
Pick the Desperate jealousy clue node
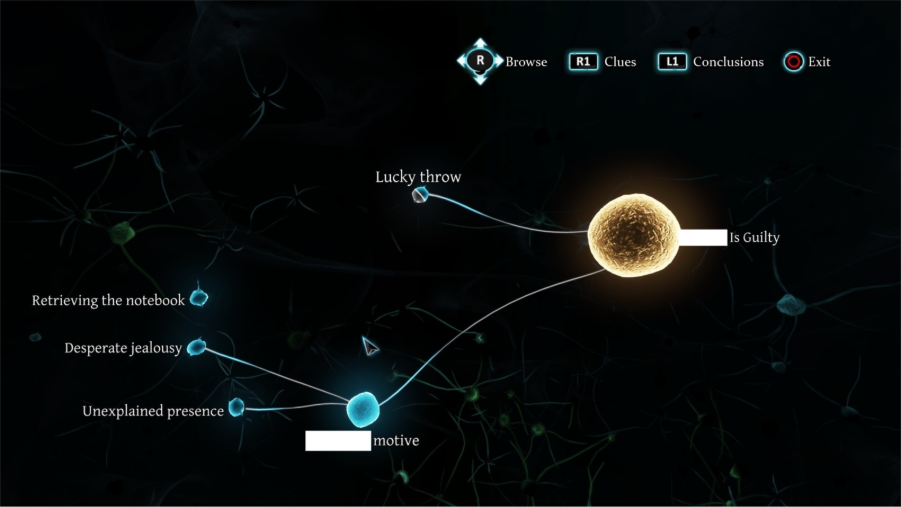pos(196,347)
